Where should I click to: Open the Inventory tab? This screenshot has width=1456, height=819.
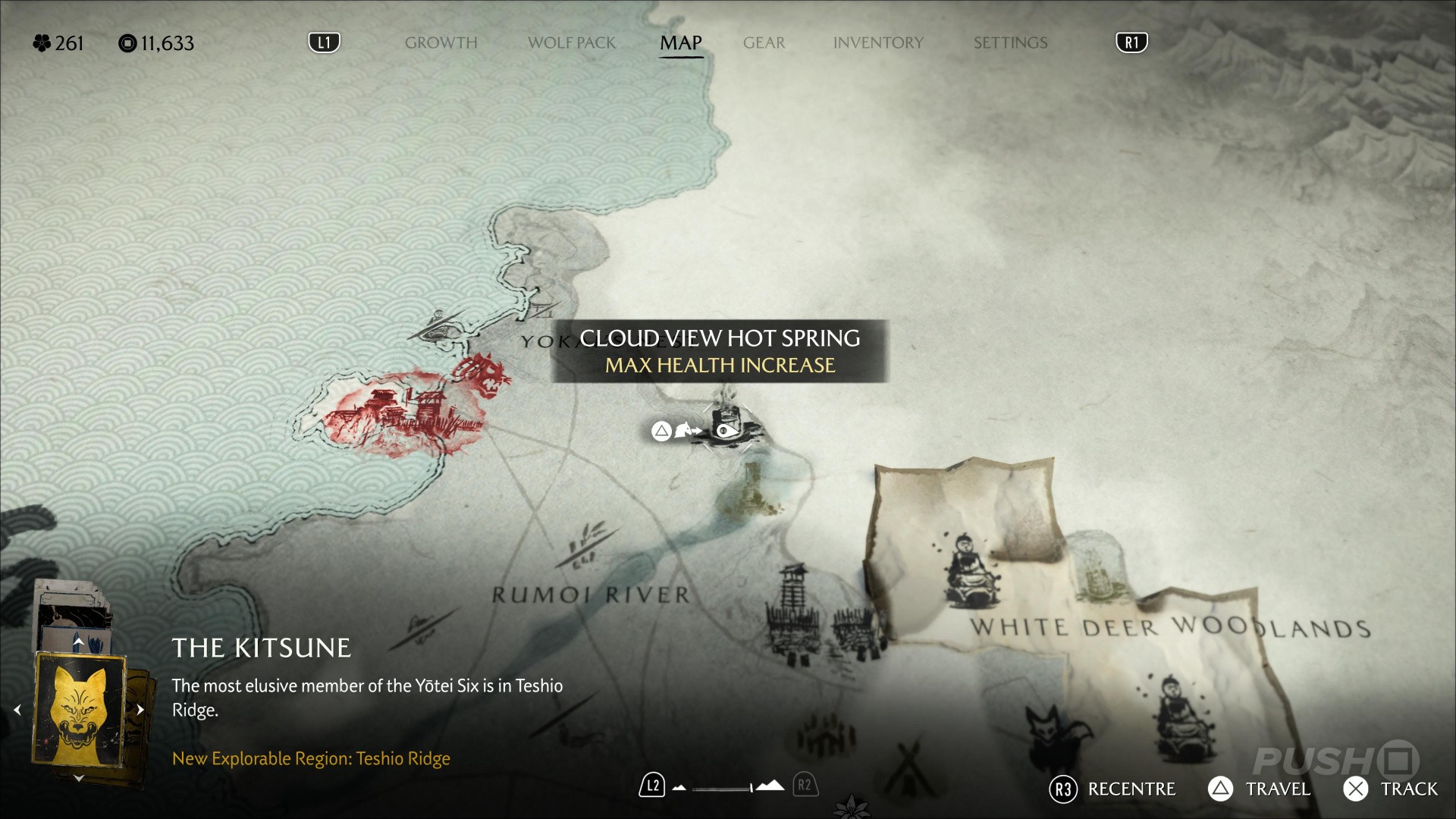point(878,43)
